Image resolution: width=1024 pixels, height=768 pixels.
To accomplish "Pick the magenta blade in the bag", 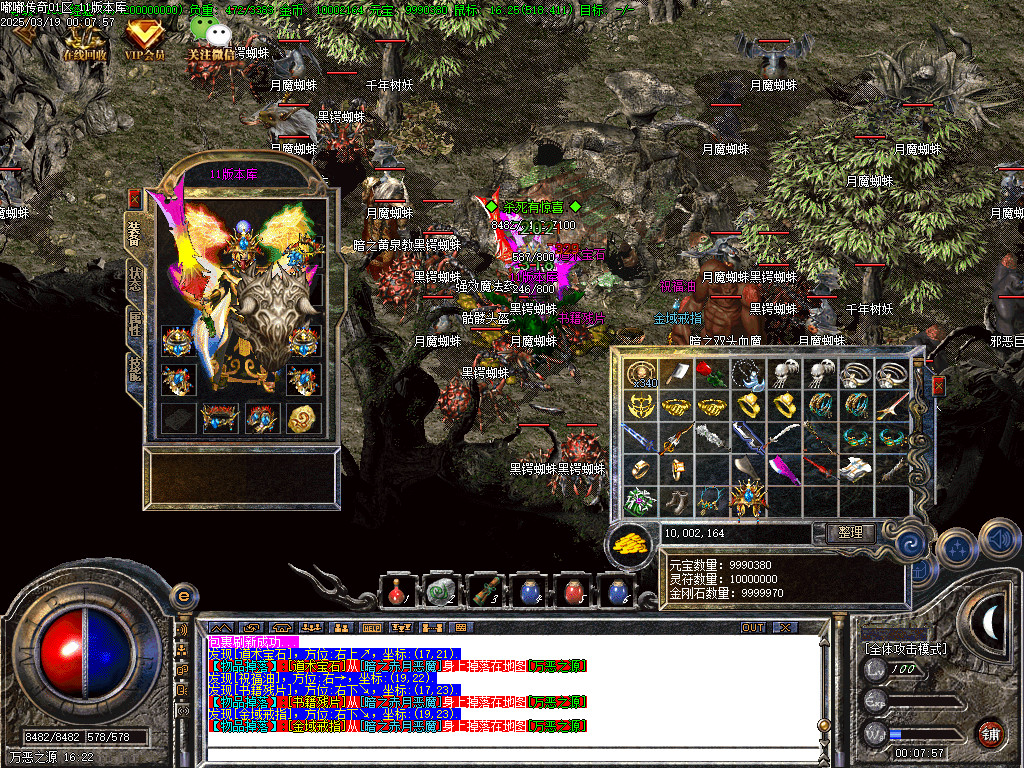I will tap(785, 468).
